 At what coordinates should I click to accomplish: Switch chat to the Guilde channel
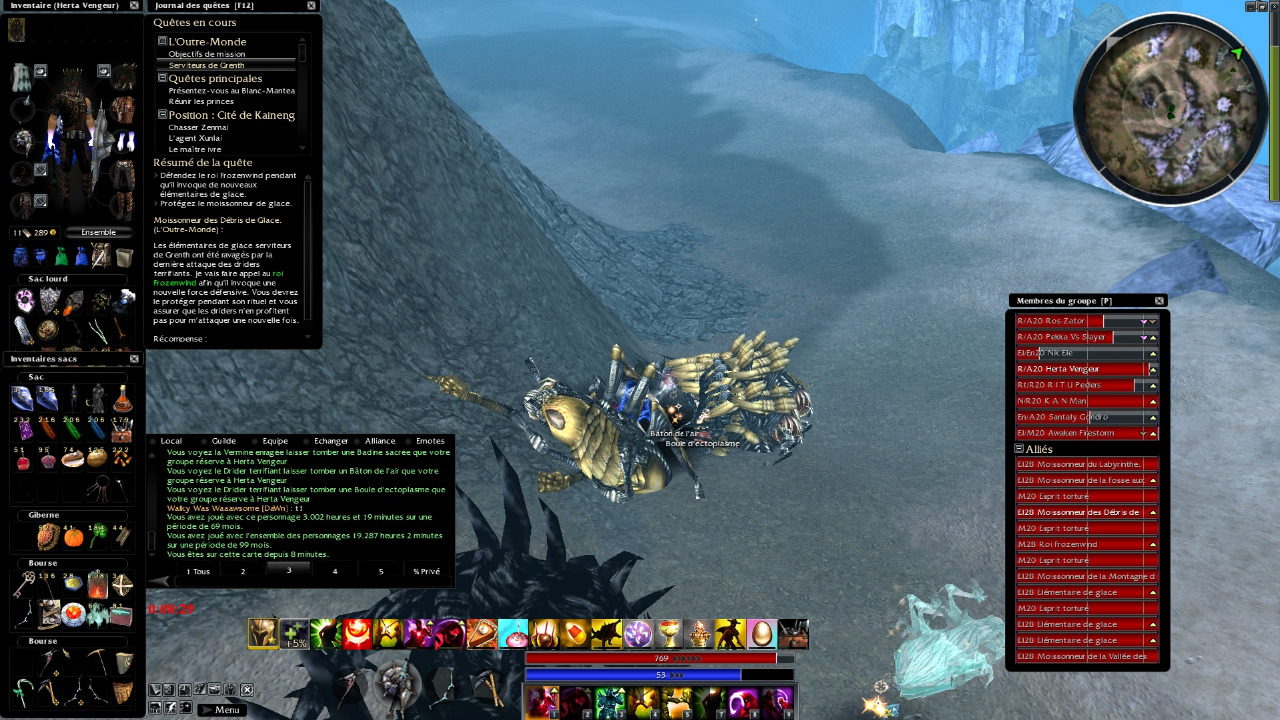(x=223, y=440)
